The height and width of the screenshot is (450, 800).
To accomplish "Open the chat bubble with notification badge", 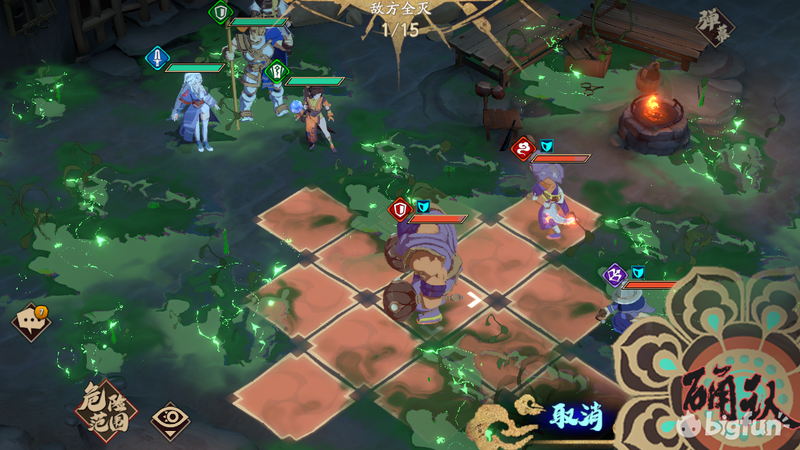I will tap(30, 322).
